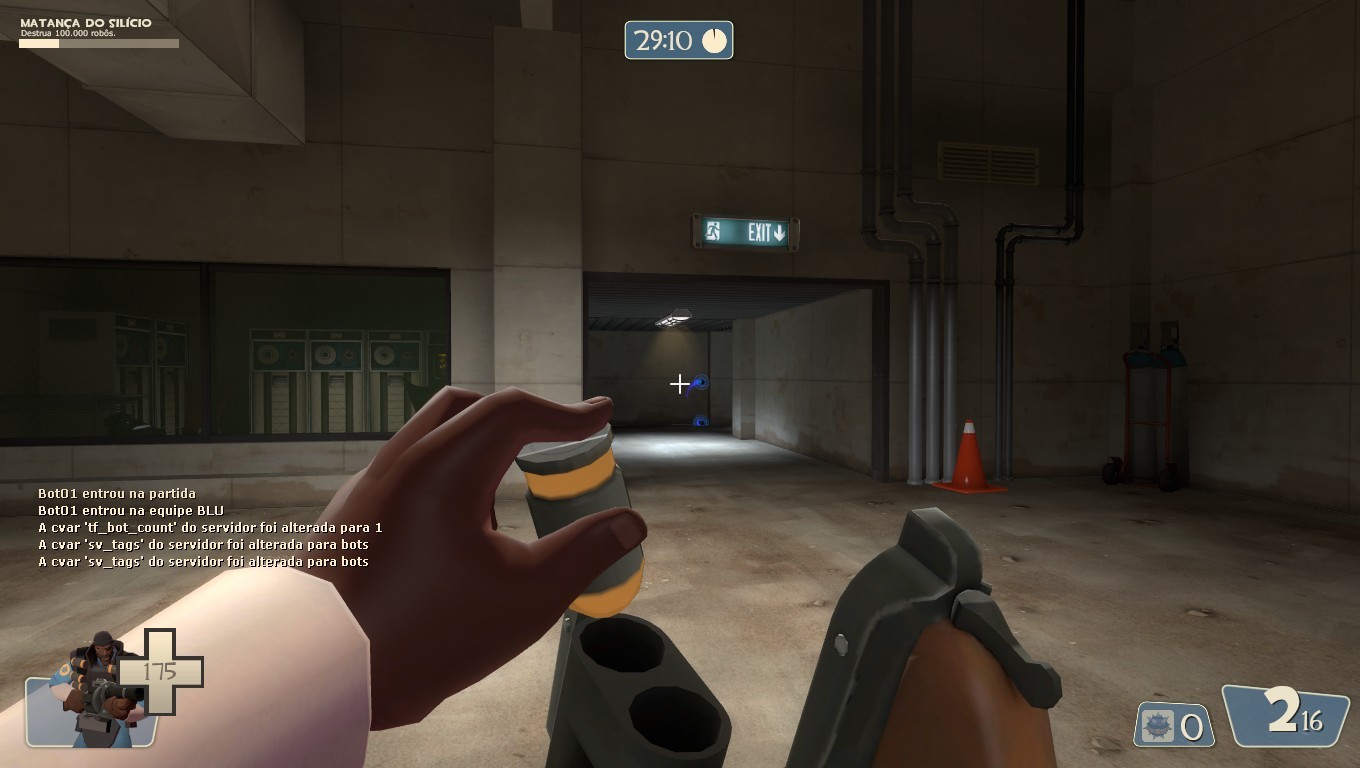Click the running-figure symbol on the EXIT sign

coord(711,230)
